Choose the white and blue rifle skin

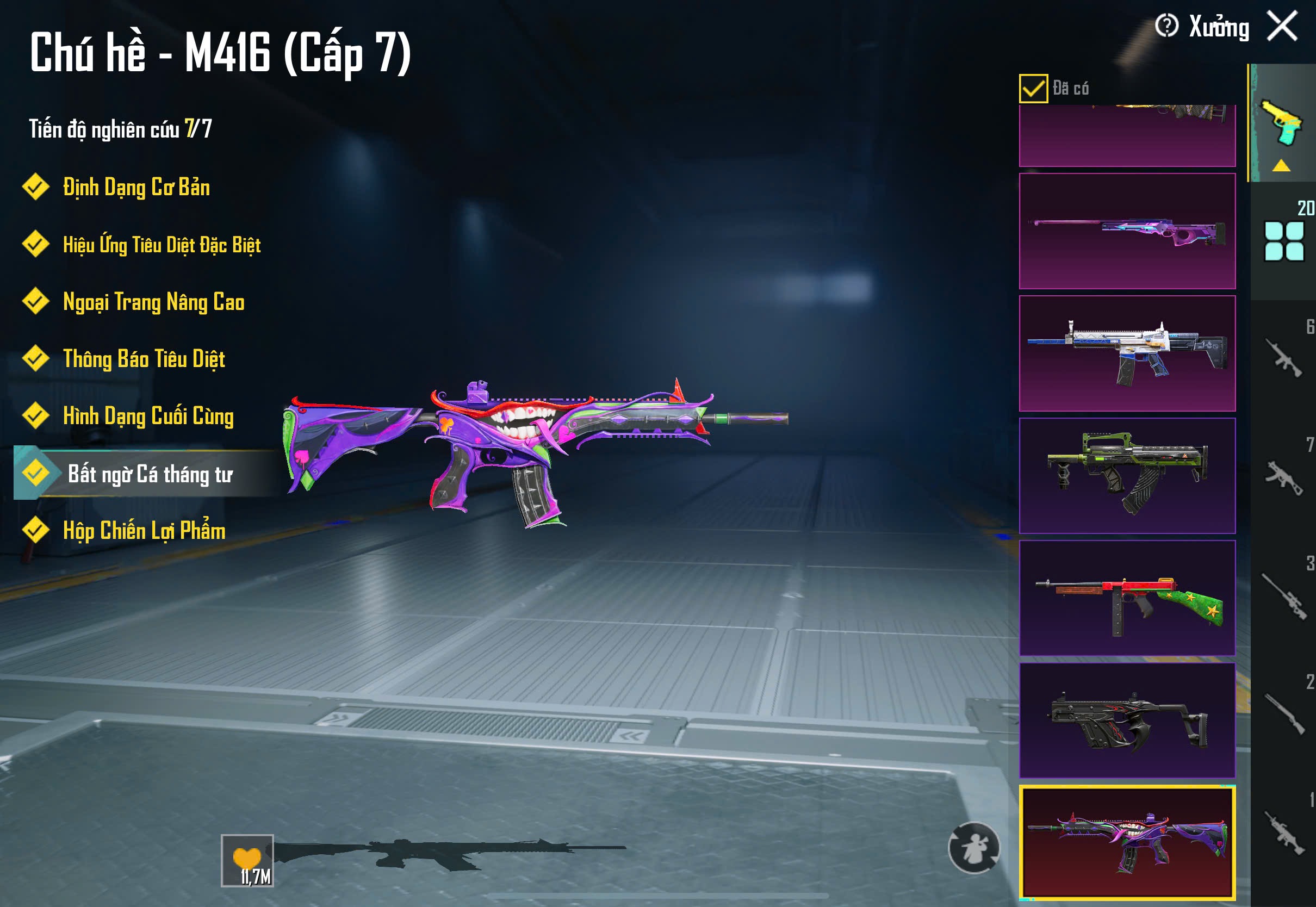coord(1127,353)
